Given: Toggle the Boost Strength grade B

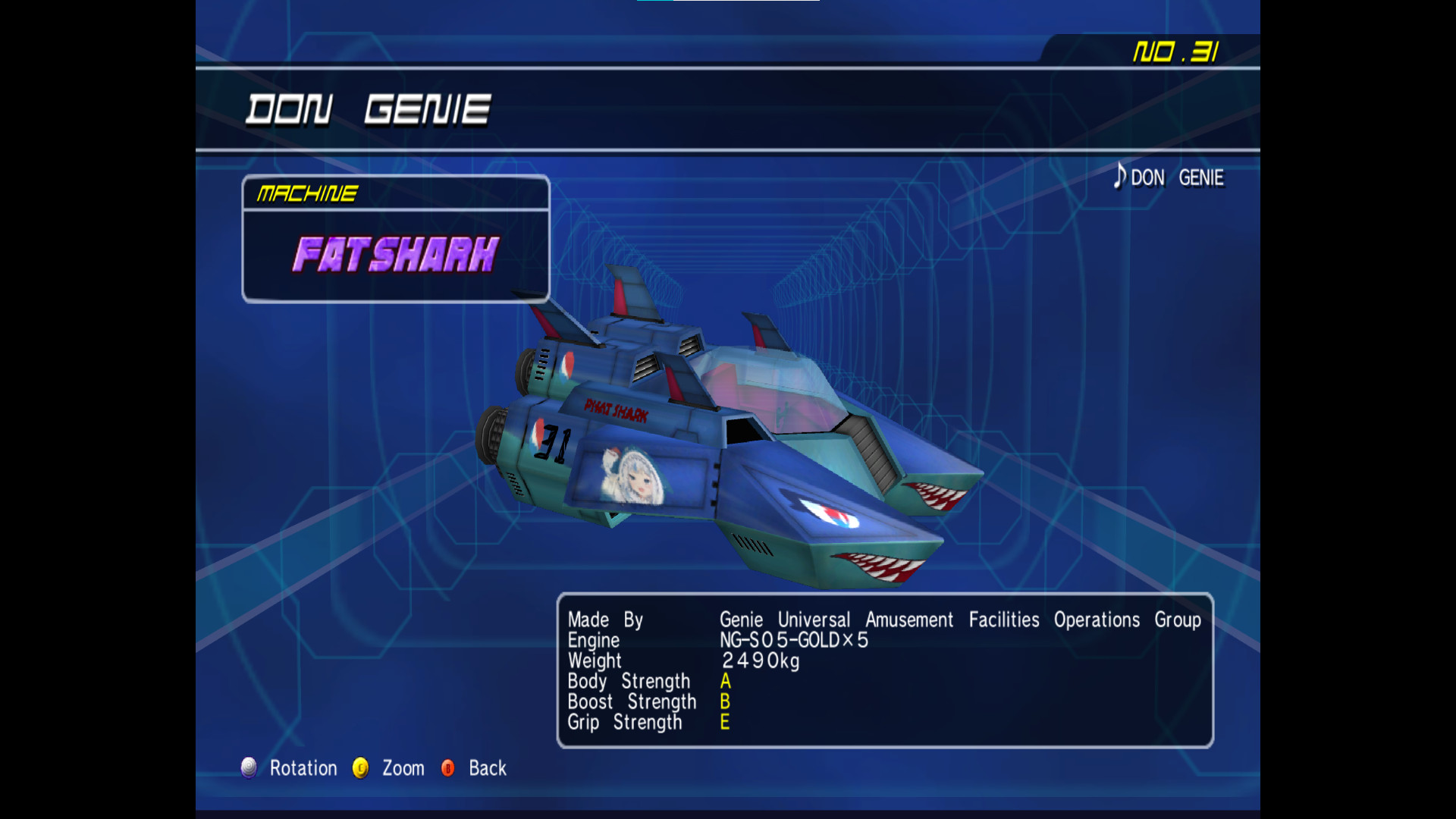Looking at the screenshot, I should 723,701.
